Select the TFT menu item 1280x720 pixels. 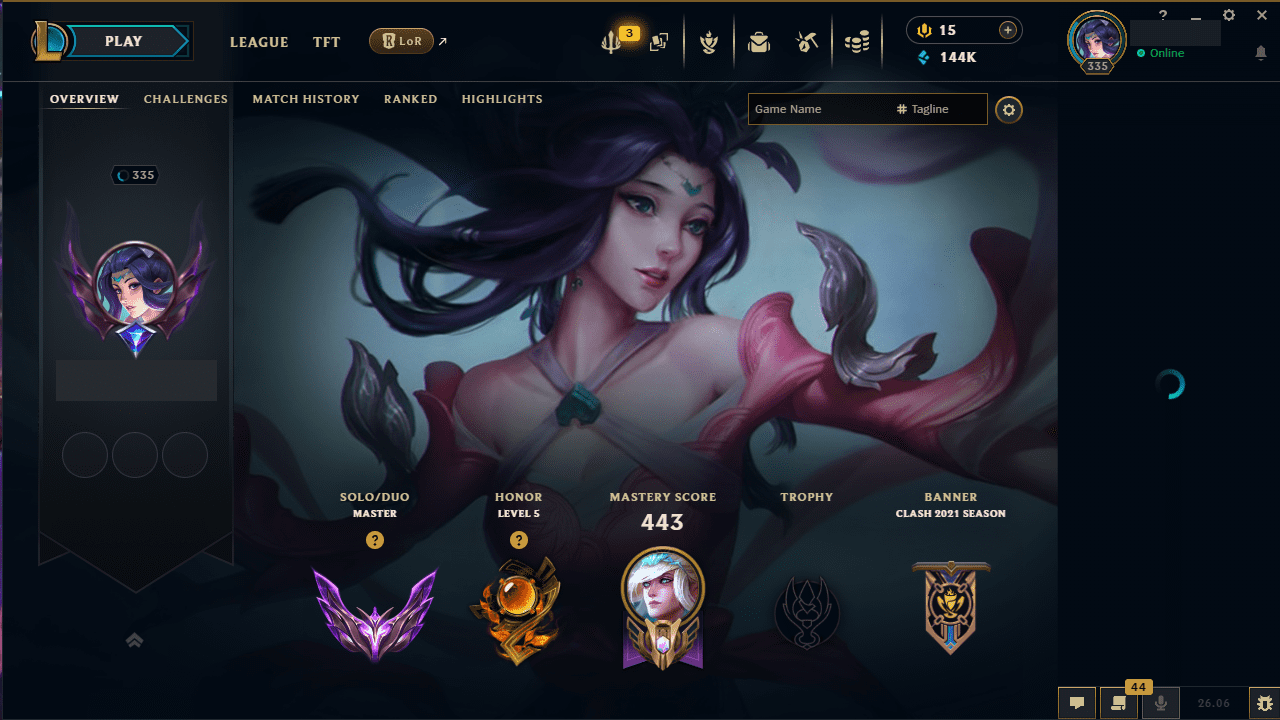[326, 42]
